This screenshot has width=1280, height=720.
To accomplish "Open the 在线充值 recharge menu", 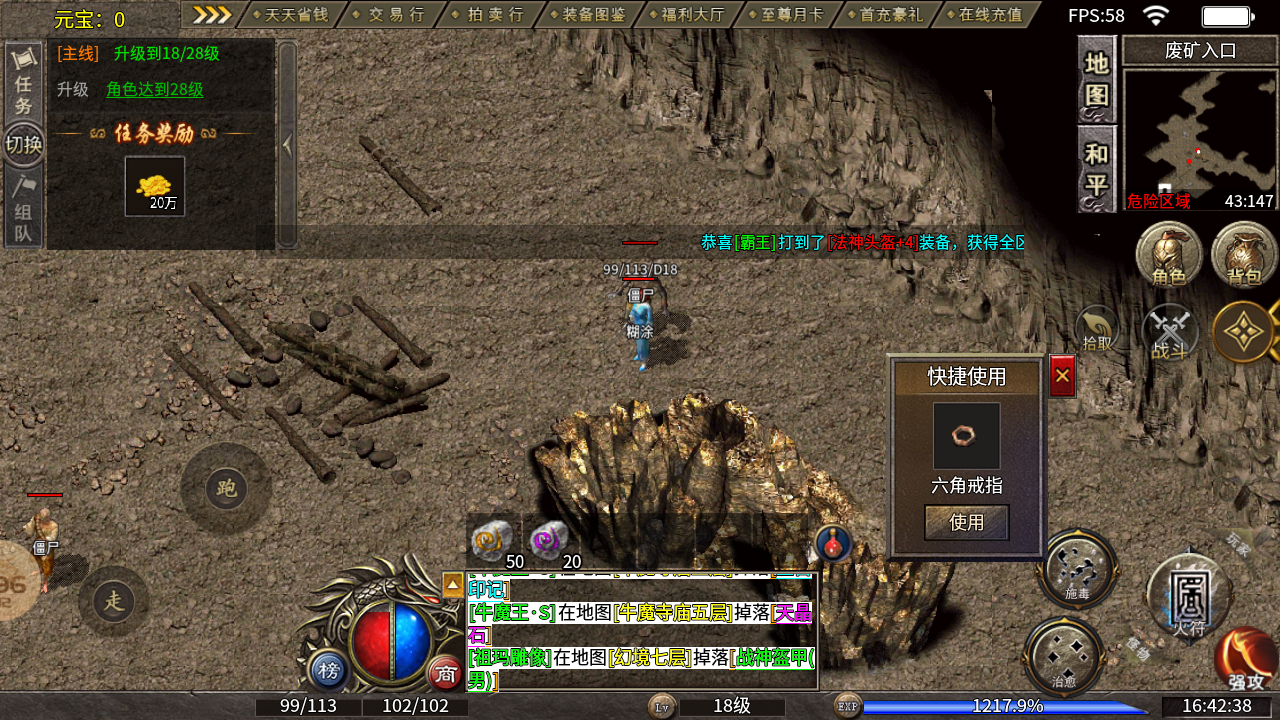I will click(990, 15).
